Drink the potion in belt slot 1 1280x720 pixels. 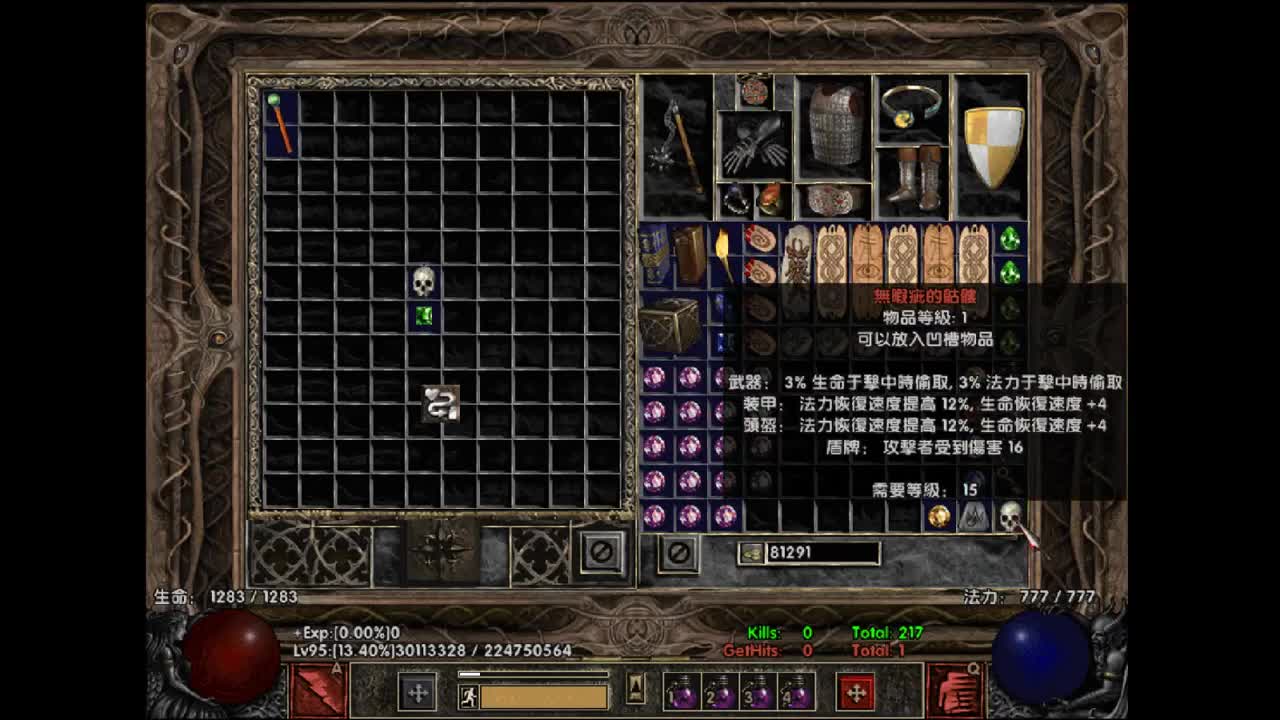pyautogui.click(x=680, y=691)
